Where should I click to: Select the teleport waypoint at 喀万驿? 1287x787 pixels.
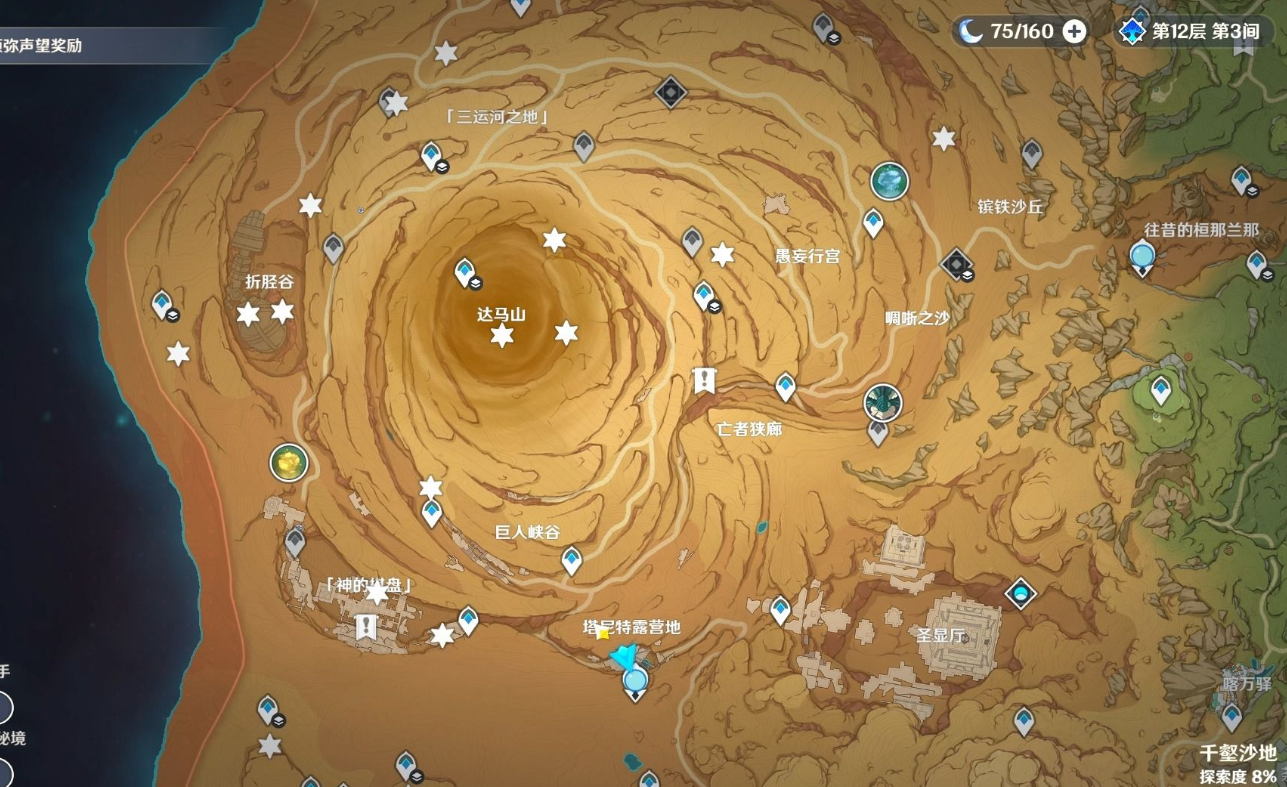click(1231, 716)
